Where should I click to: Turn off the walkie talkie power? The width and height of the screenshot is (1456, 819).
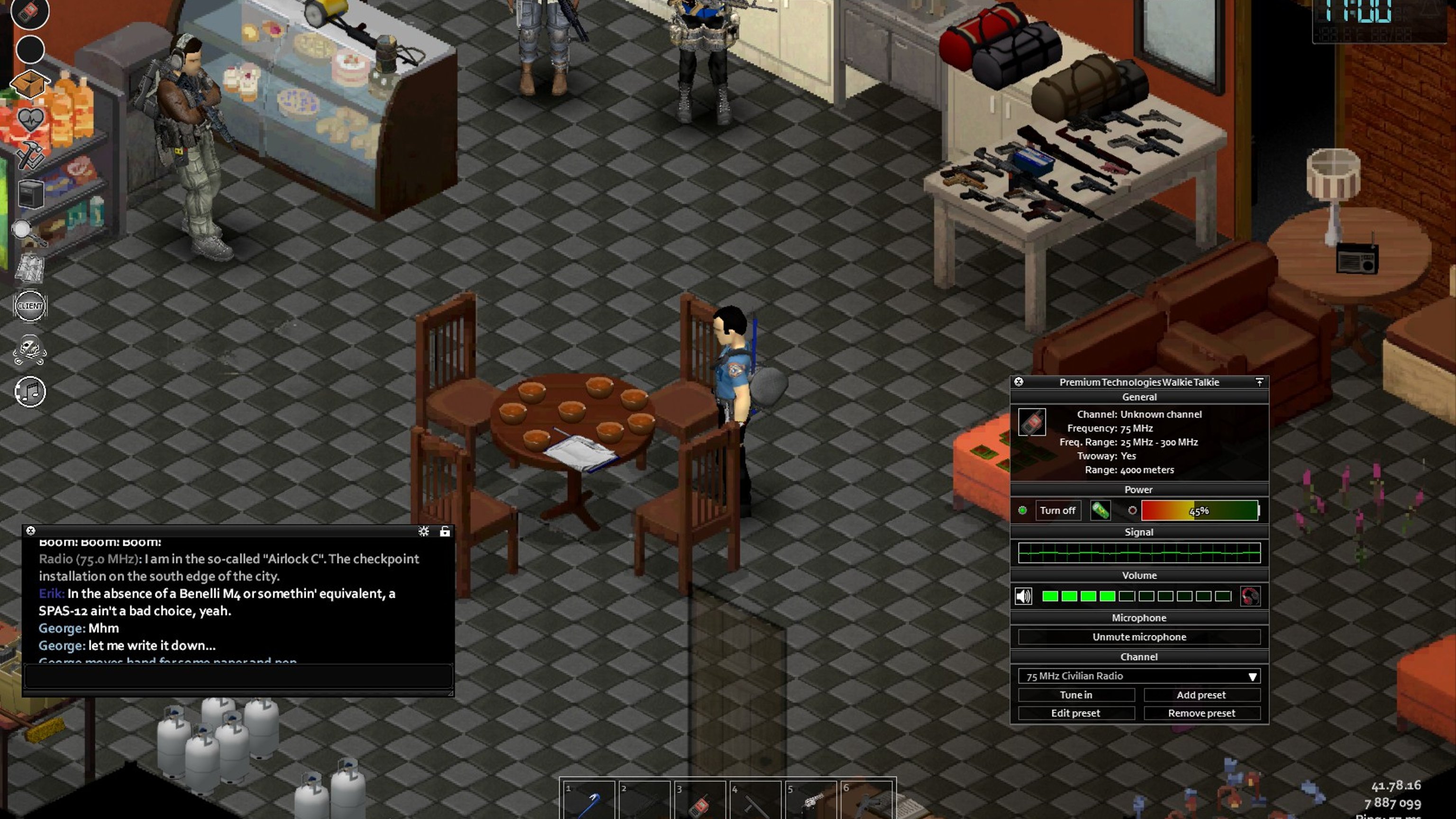(1057, 510)
